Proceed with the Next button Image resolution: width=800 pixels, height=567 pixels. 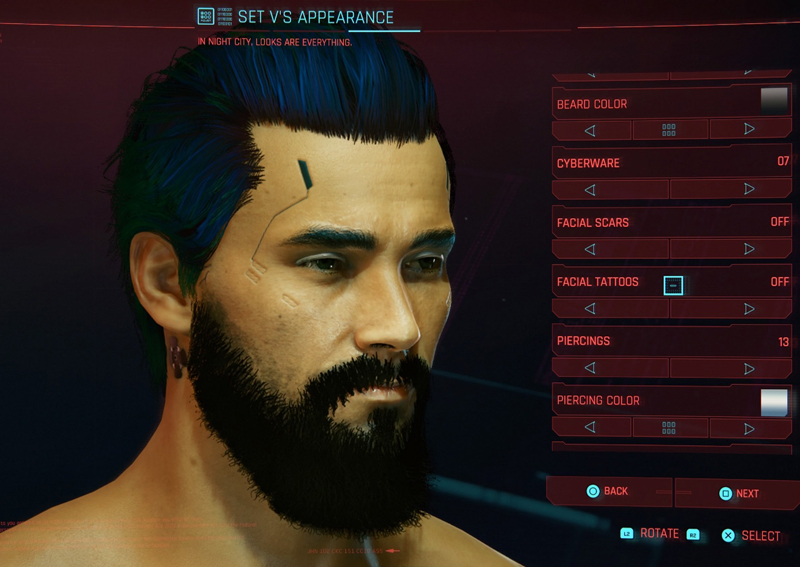(x=738, y=493)
